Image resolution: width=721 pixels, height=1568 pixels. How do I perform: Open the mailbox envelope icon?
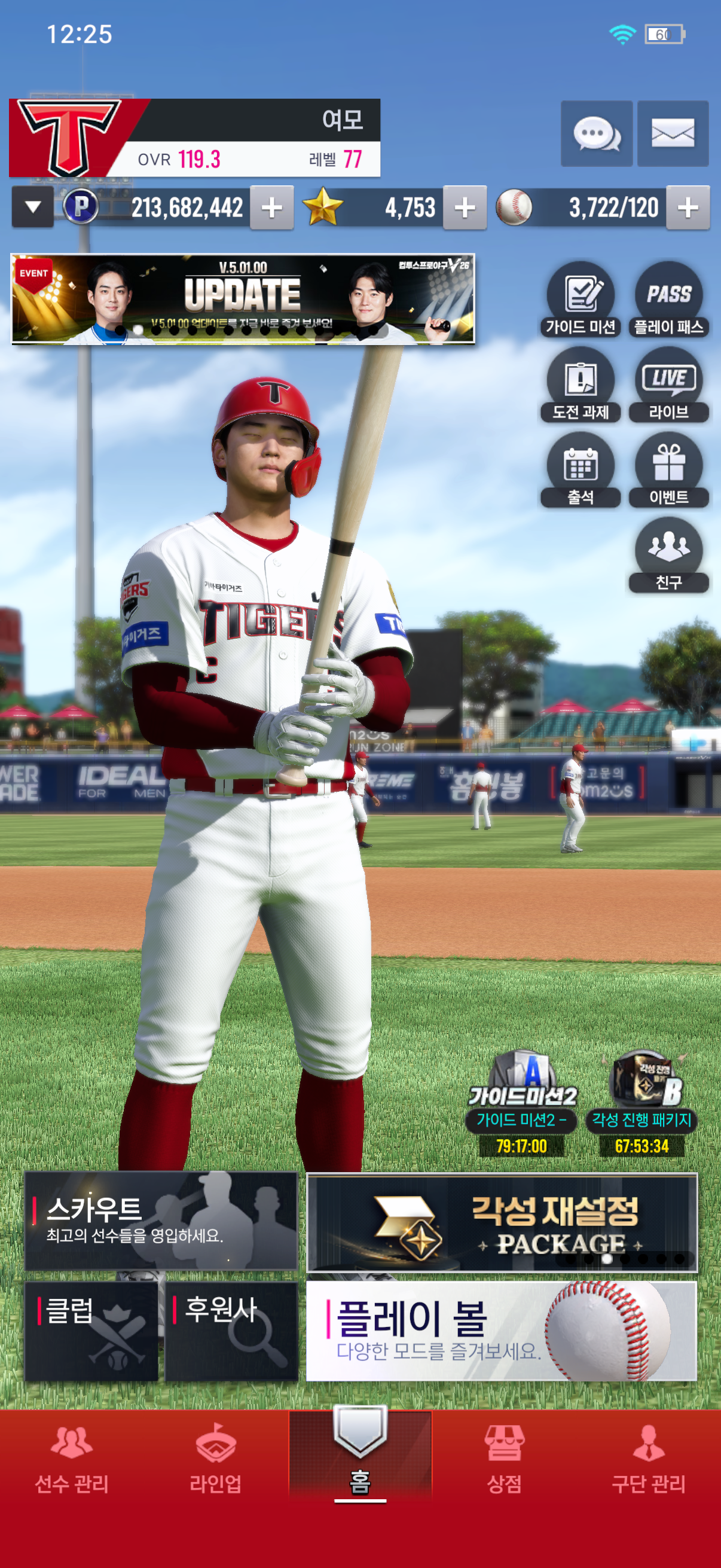[x=673, y=133]
